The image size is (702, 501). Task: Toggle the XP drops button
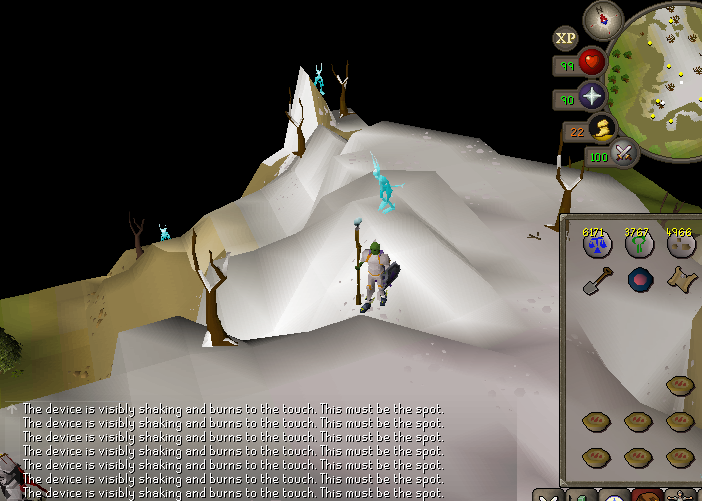coord(566,39)
